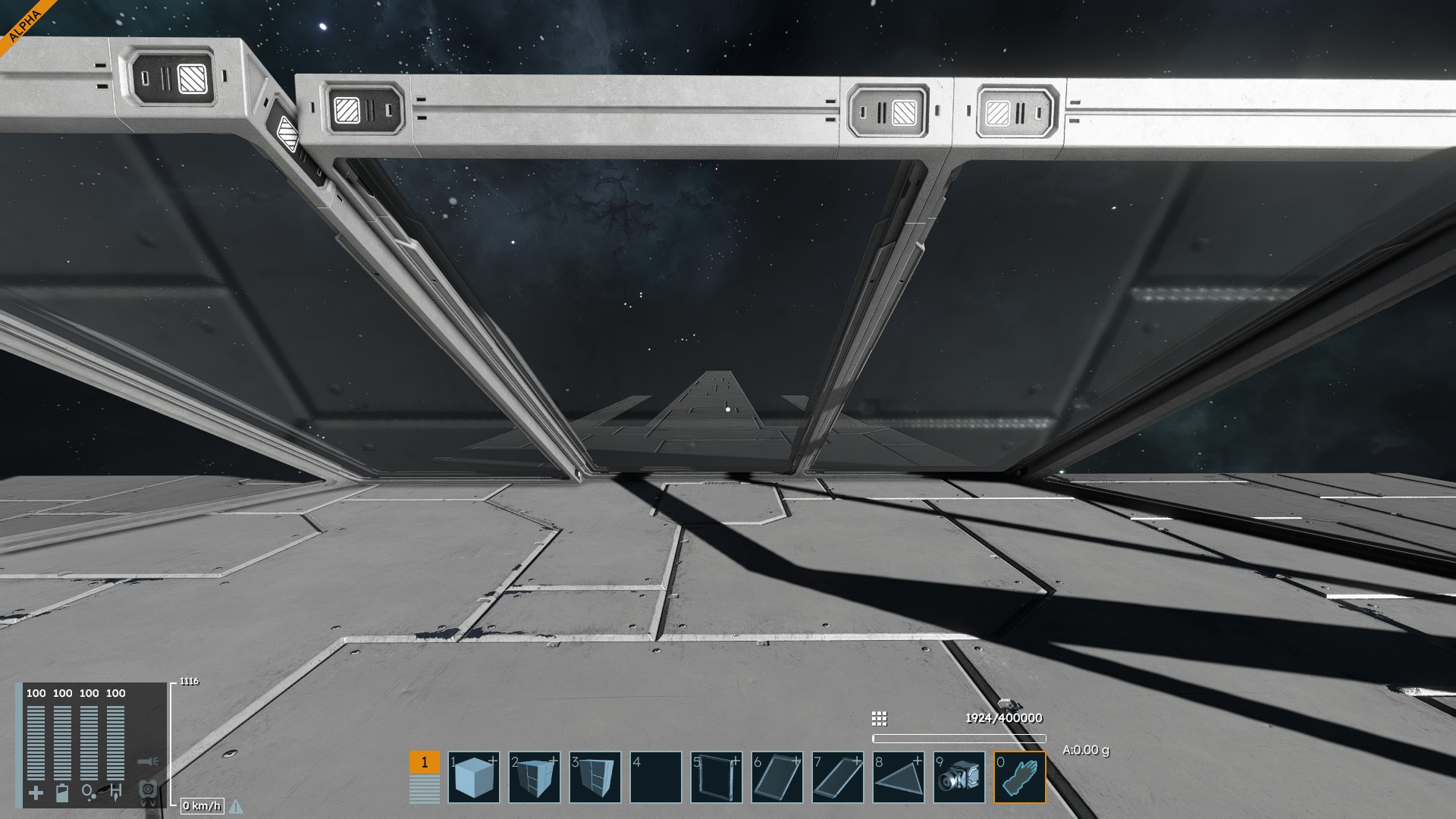
Task: Toggle the flashlight icon in the status panel
Action: coord(148,761)
